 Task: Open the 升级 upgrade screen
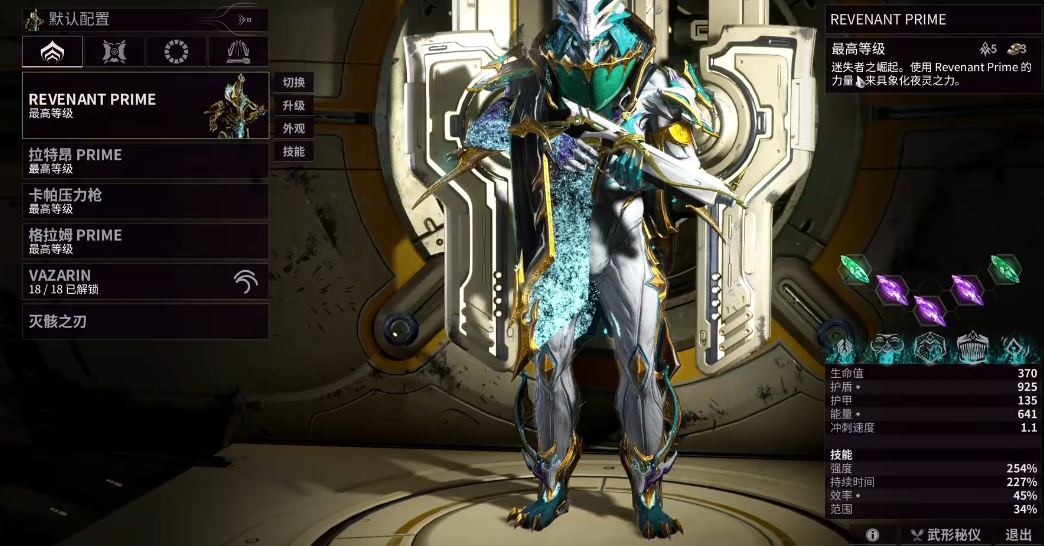(293, 105)
